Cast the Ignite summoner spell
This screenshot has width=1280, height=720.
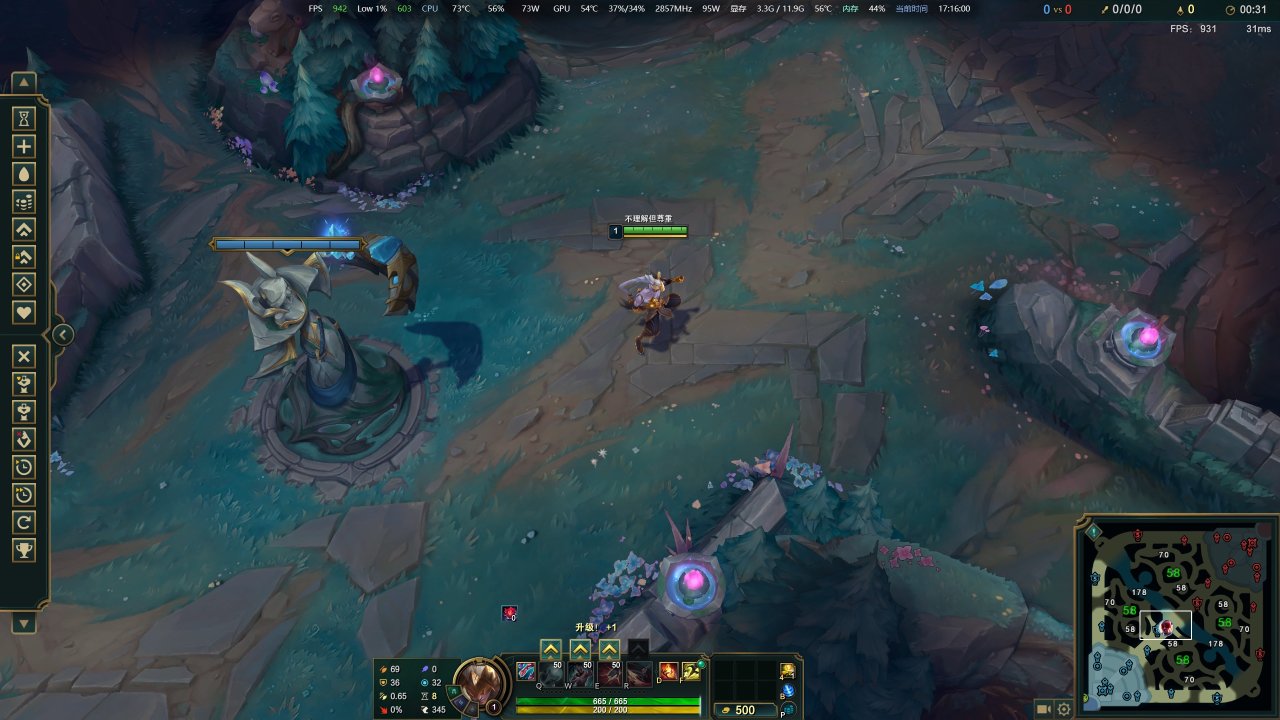(668, 671)
